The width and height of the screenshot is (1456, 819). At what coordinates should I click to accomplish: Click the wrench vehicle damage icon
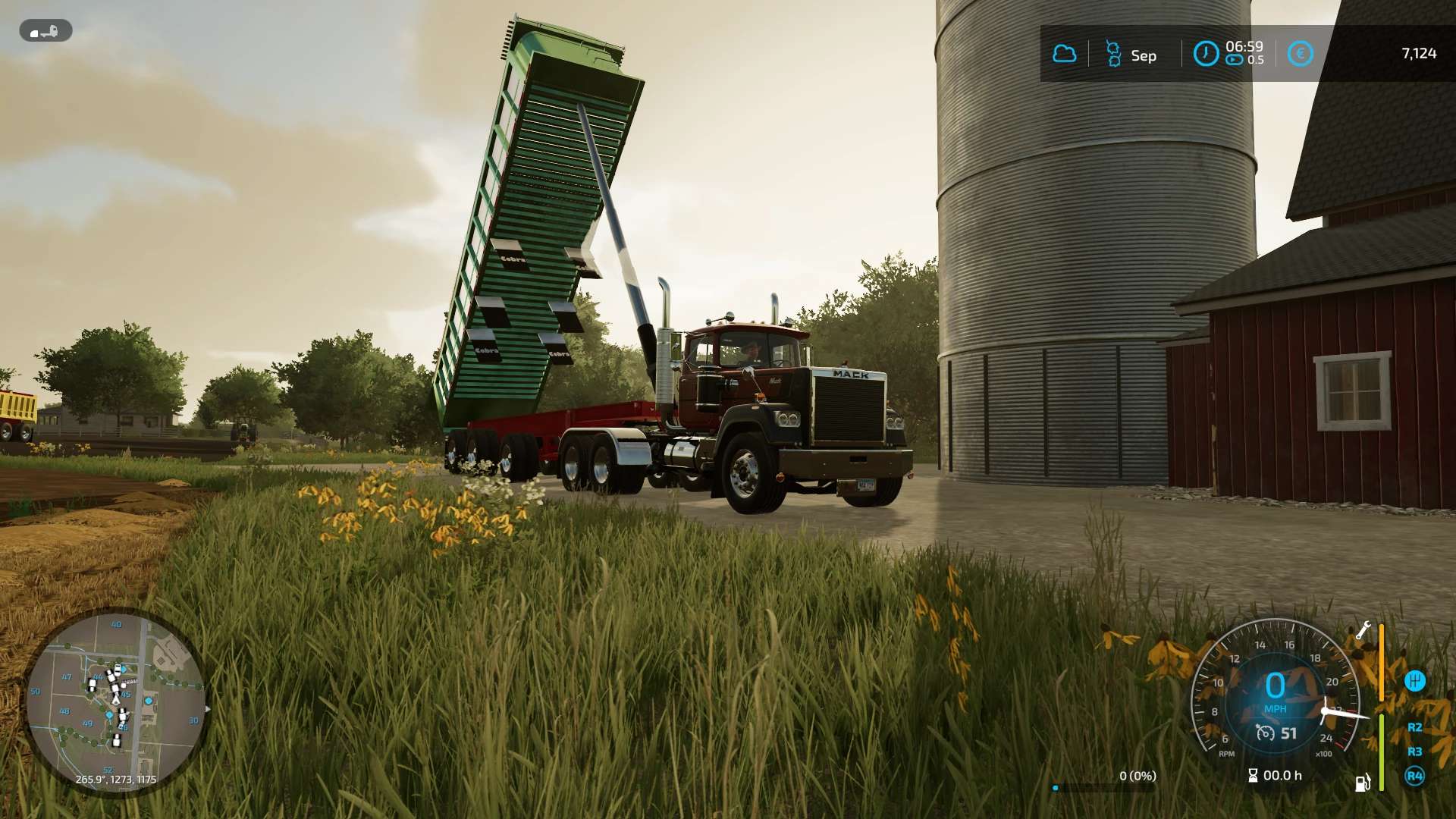pos(1363,631)
